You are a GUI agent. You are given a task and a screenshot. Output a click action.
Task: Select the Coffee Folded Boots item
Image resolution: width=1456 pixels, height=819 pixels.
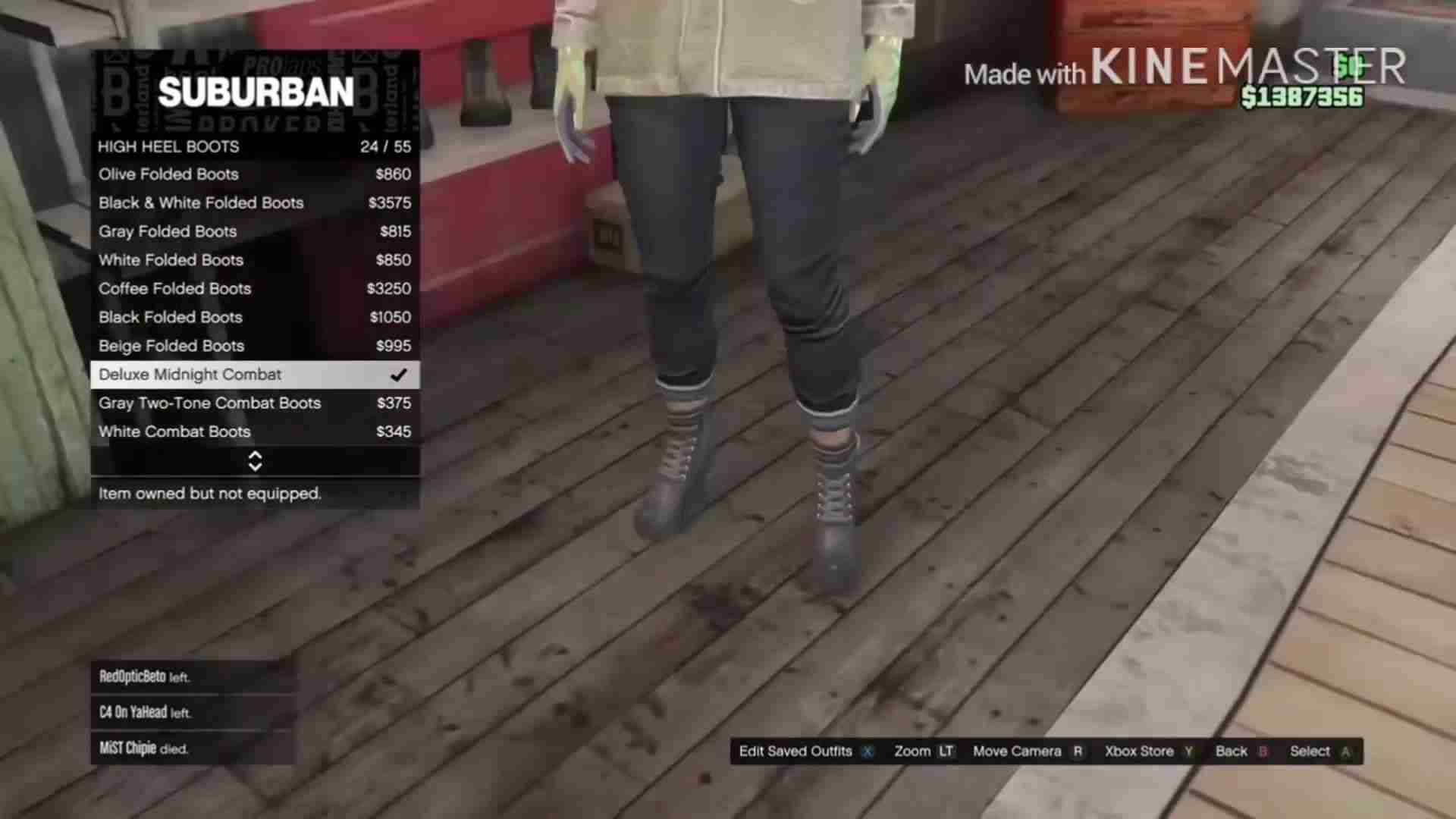[x=174, y=288]
